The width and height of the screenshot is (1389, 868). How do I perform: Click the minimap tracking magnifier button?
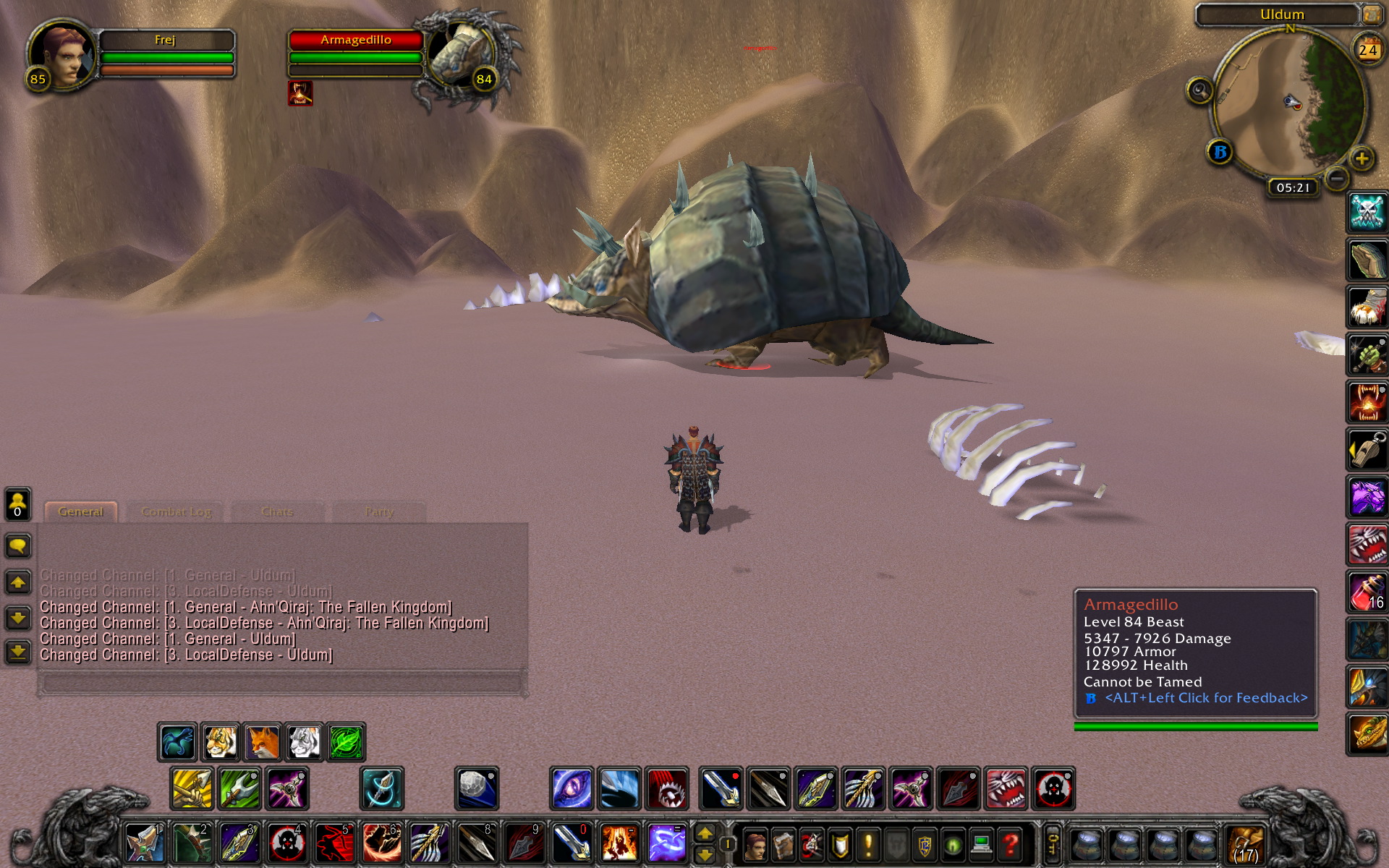[x=1199, y=91]
